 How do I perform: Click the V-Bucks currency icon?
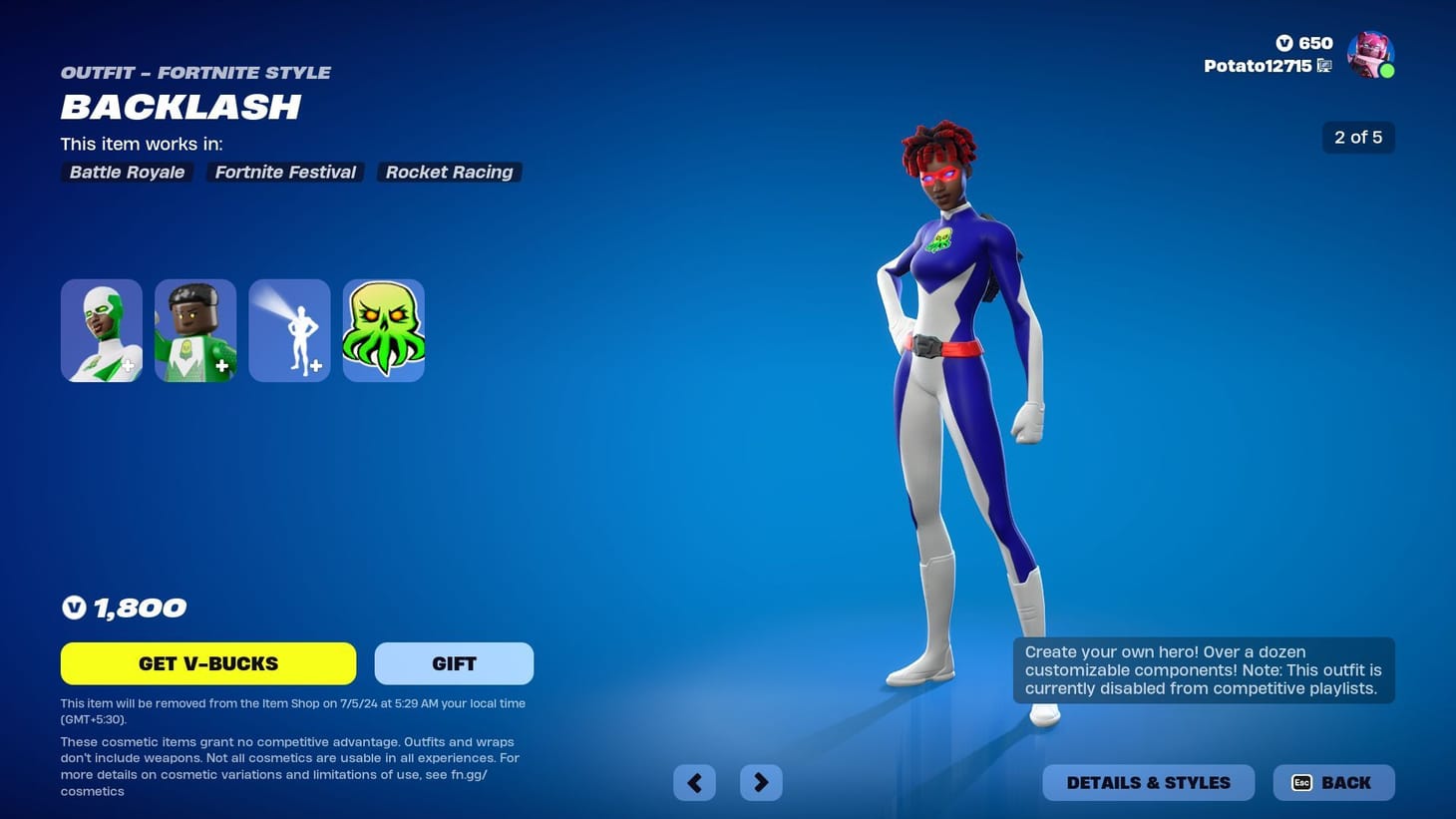click(x=1285, y=43)
